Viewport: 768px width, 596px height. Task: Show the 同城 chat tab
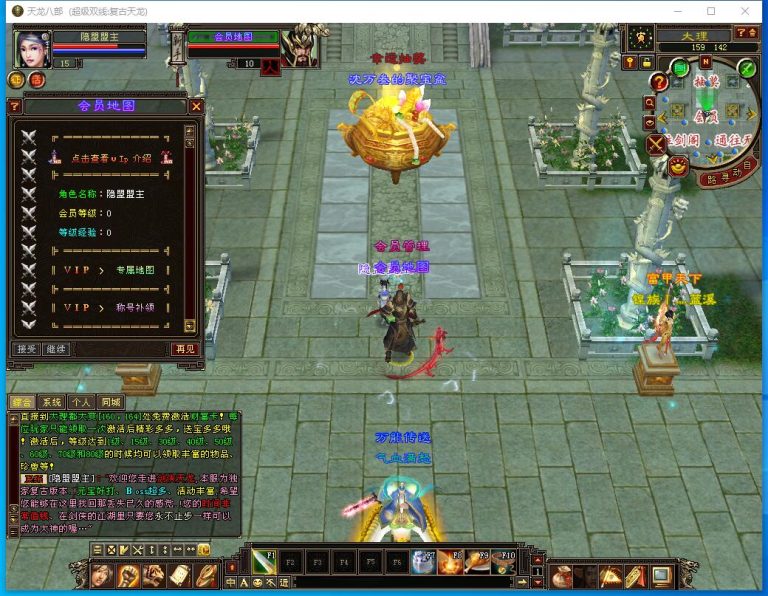[x=111, y=402]
